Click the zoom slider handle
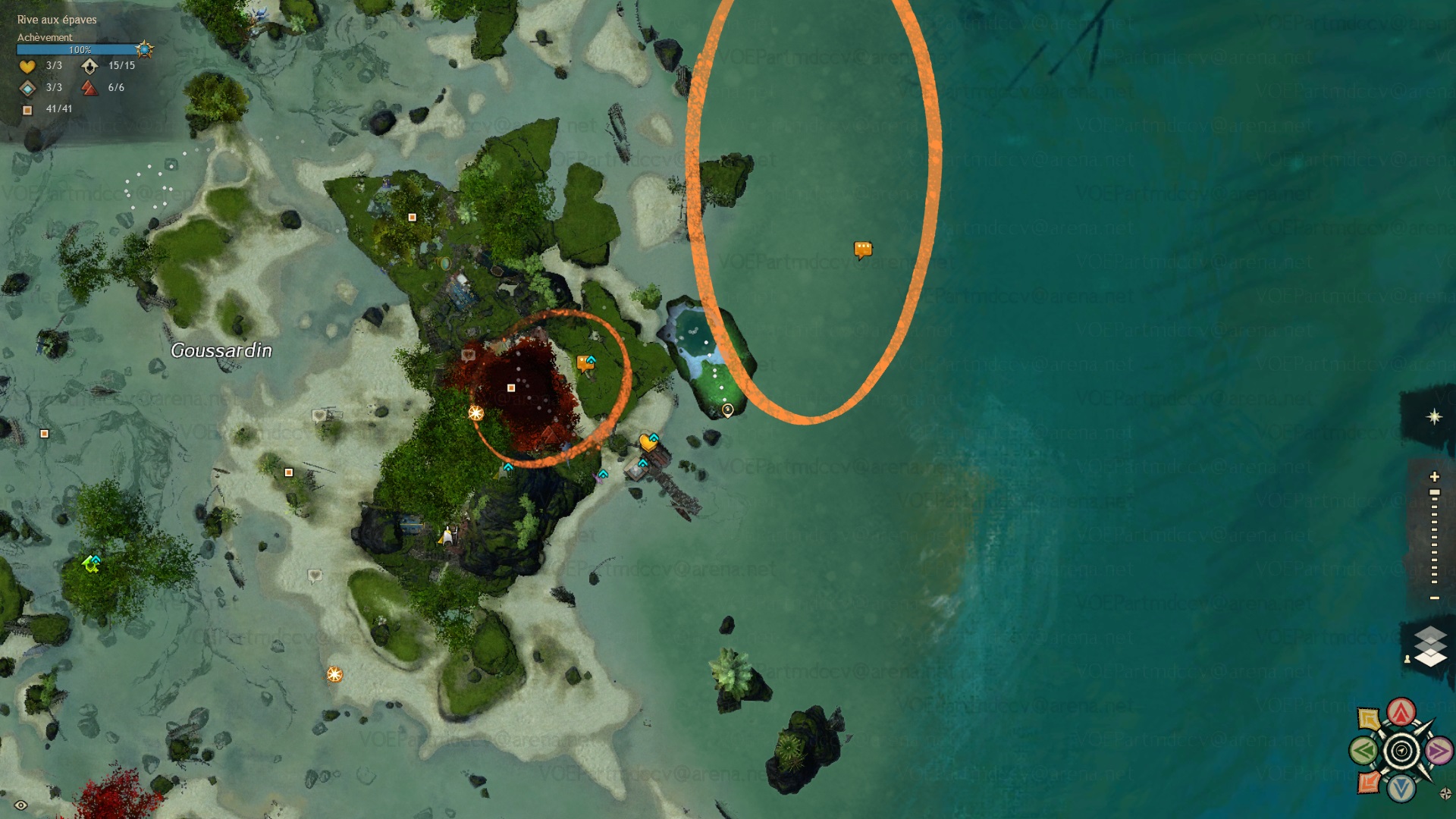Screen dimensions: 1456x819 tap(1434, 493)
